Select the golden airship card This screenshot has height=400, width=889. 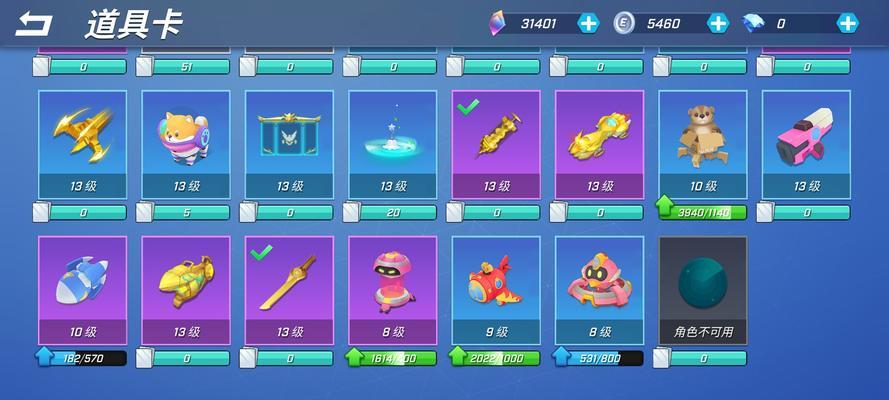tap(186, 289)
